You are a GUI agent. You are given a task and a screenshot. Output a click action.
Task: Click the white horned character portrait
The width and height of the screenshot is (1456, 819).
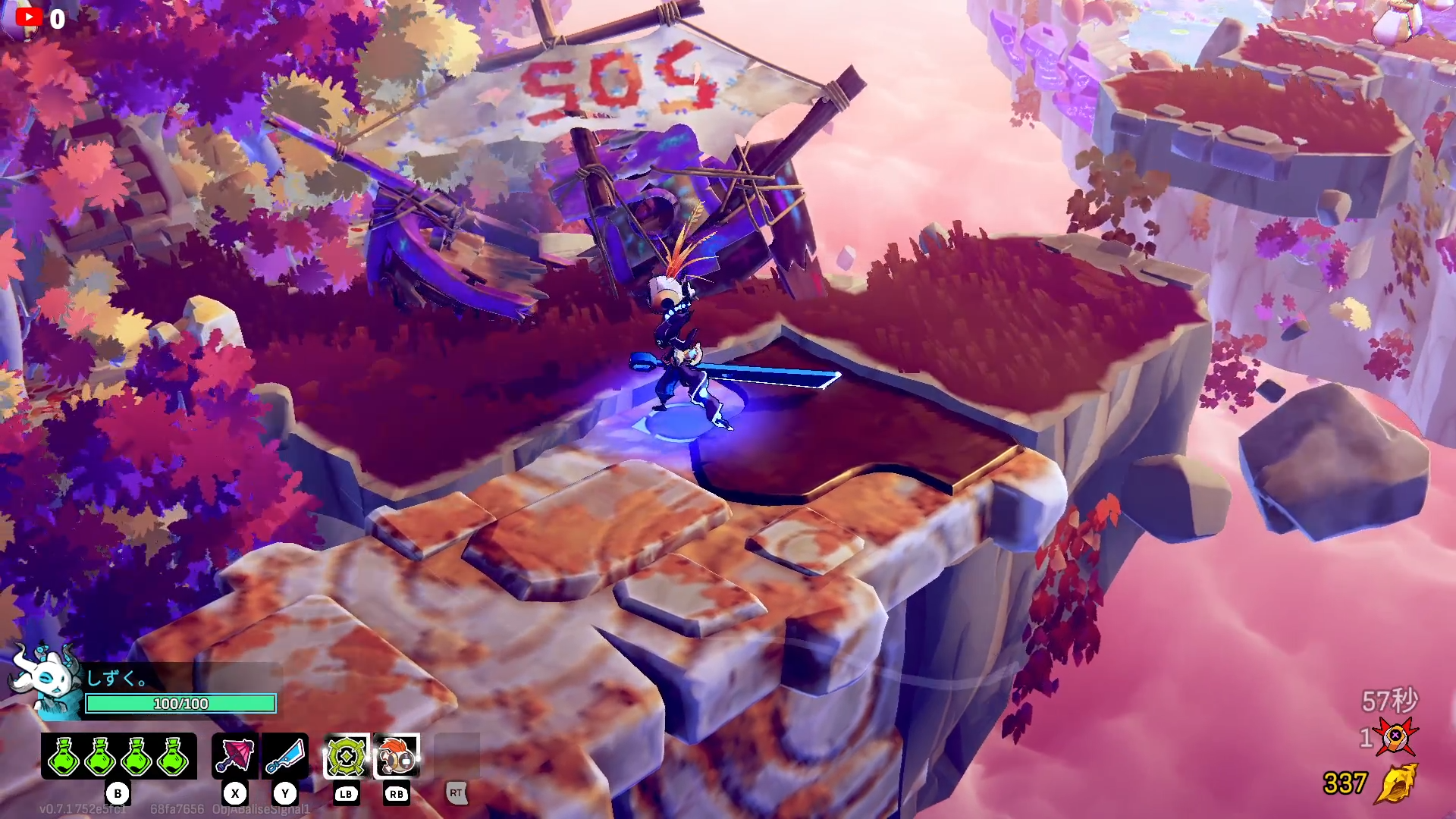coord(45,679)
